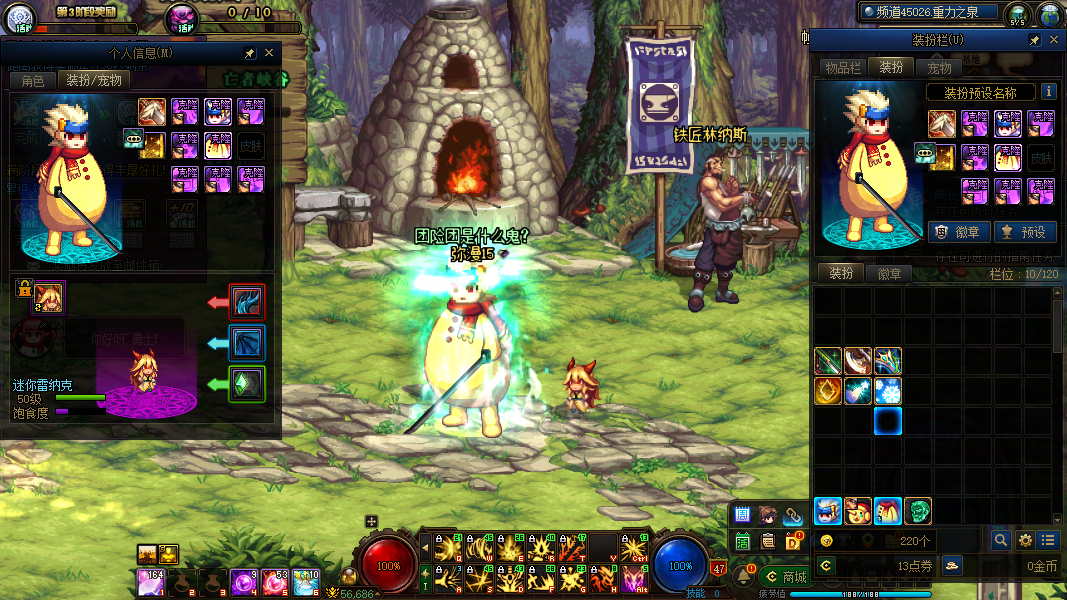Image resolution: width=1067 pixels, height=600 pixels.
Task: Open inventory settings via the gear icon
Action: pyautogui.click(x=1024, y=540)
